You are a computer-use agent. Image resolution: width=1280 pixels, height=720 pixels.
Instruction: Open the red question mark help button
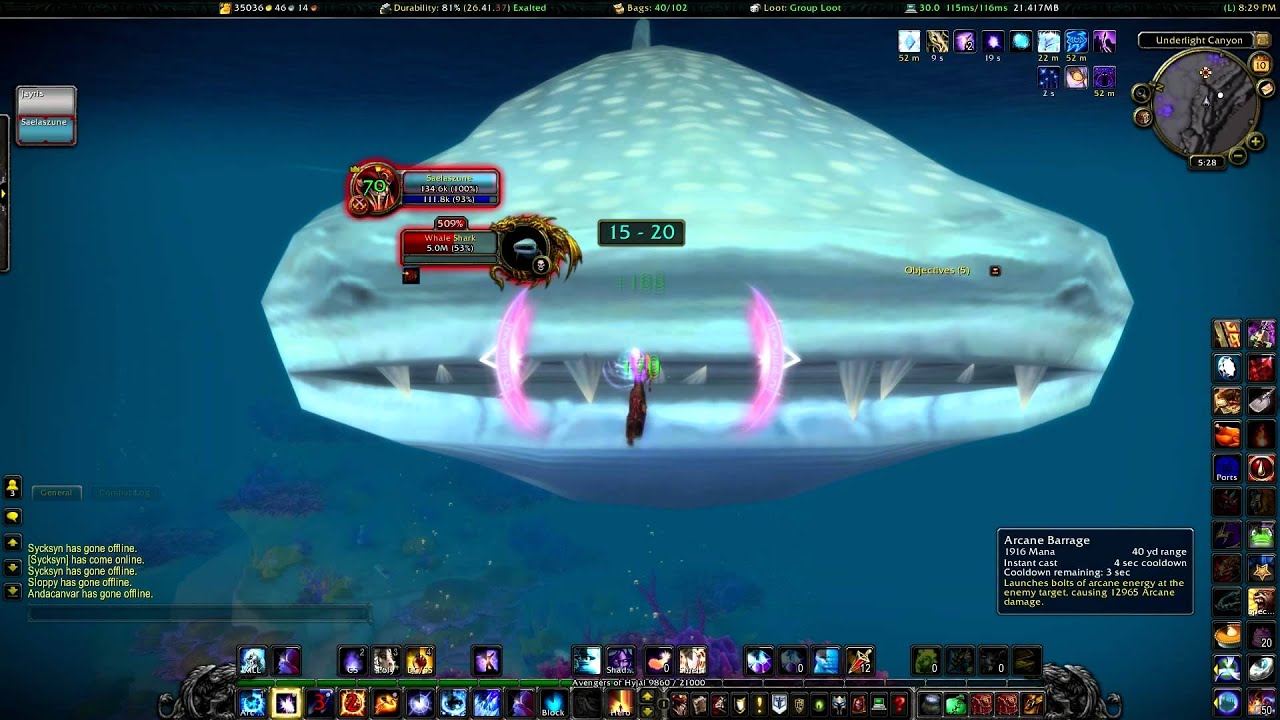click(899, 704)
